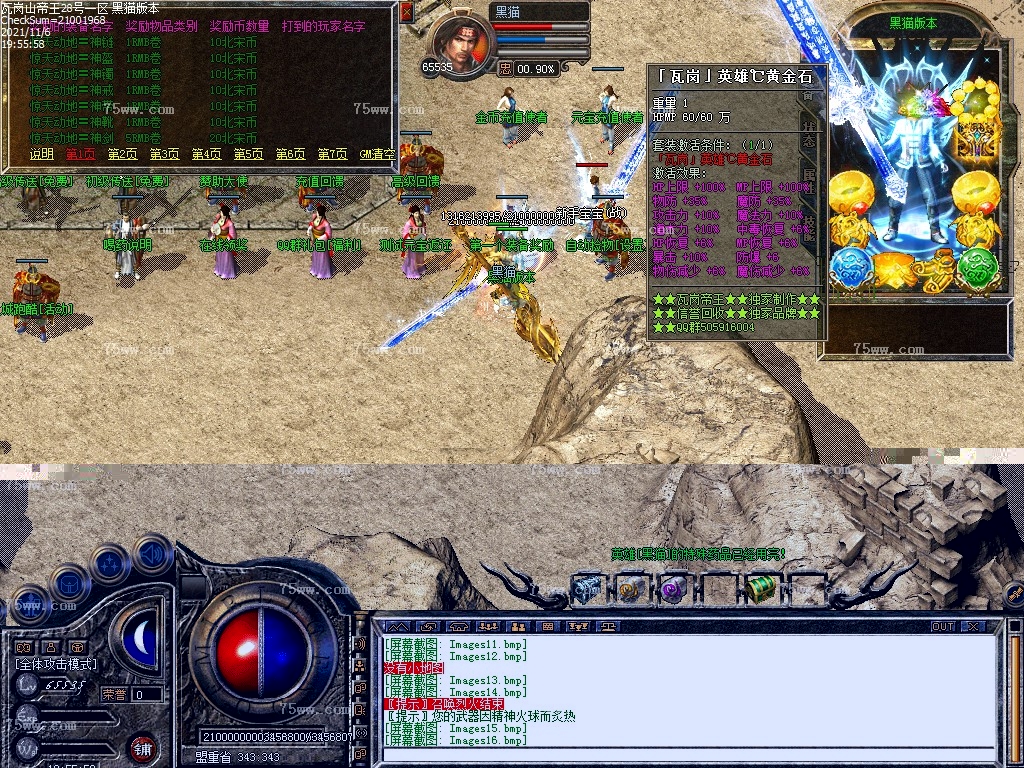Click the OUT button above chat

943,627
